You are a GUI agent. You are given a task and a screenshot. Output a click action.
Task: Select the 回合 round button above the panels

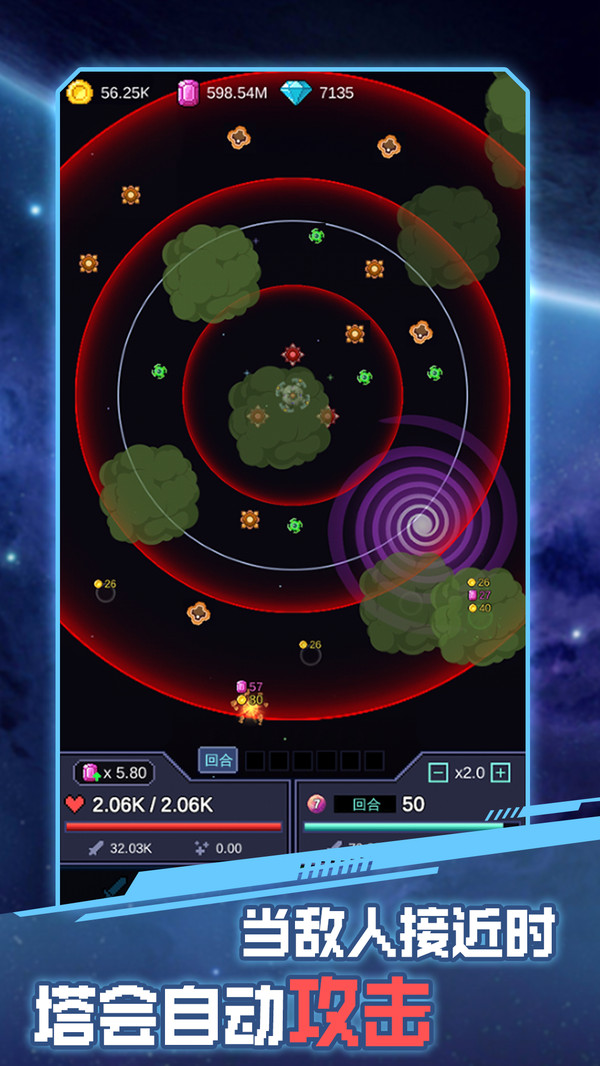(x=218, y=760)
